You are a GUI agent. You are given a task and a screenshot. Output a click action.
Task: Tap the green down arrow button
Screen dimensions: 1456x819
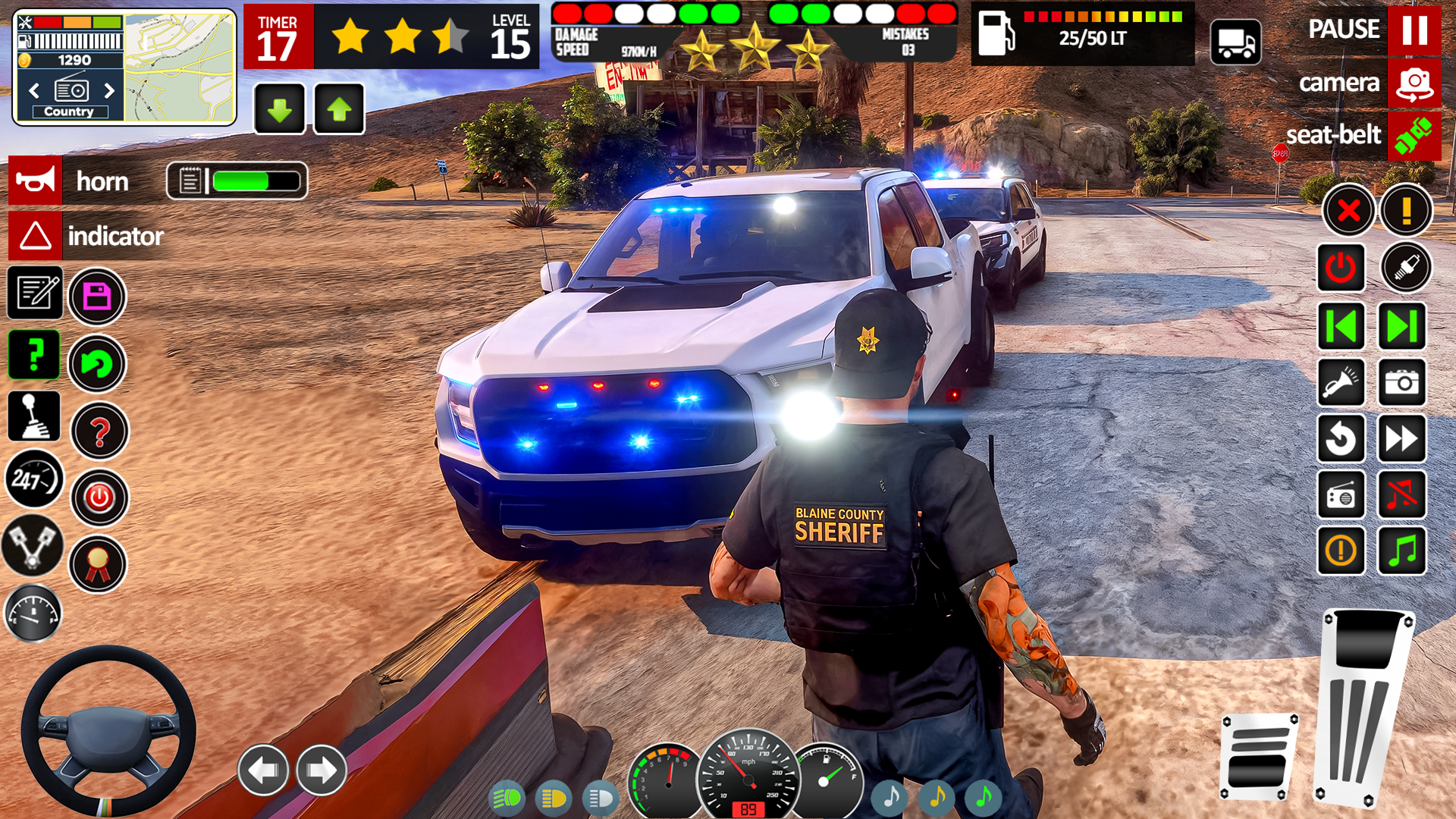point(280,110)
